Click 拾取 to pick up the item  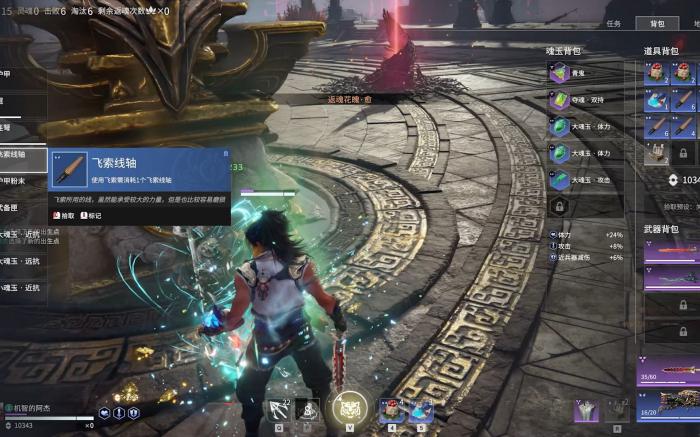point(63,215)
